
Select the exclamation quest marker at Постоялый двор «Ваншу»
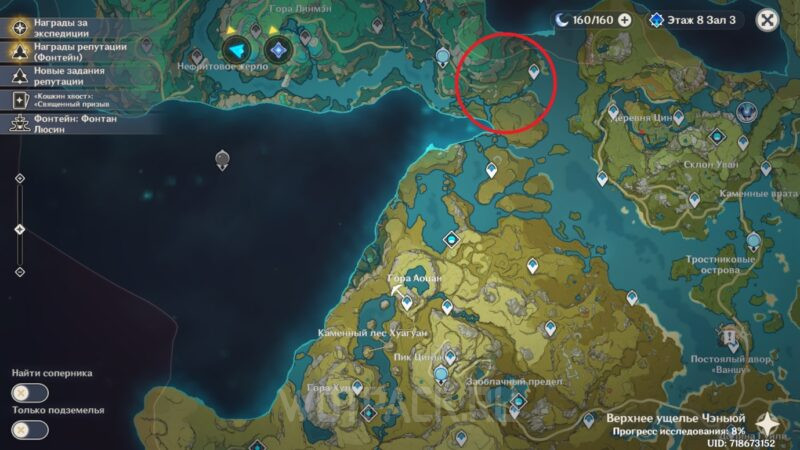(x=730, y=335)
